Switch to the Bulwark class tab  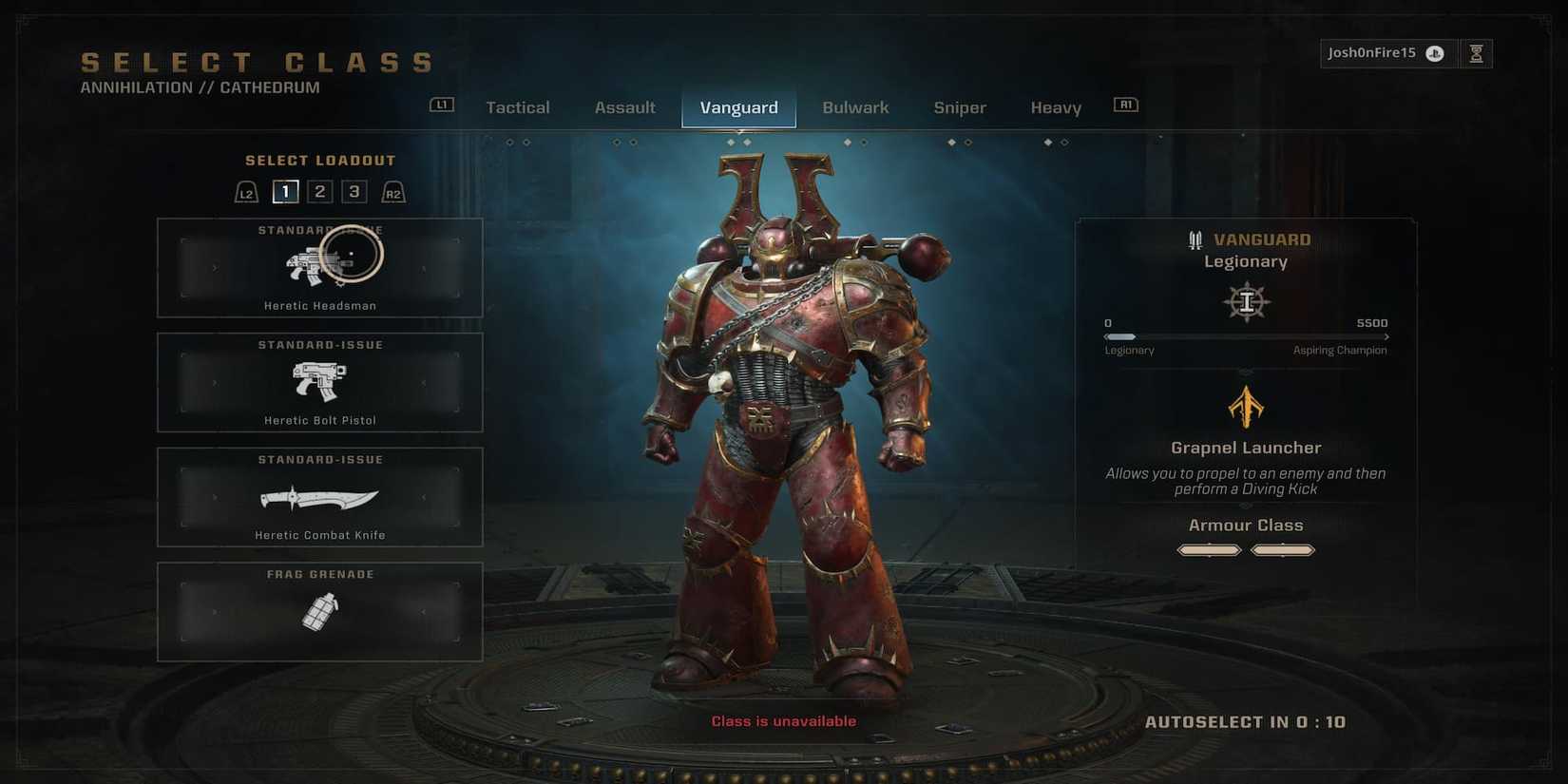tap(854, 107)
